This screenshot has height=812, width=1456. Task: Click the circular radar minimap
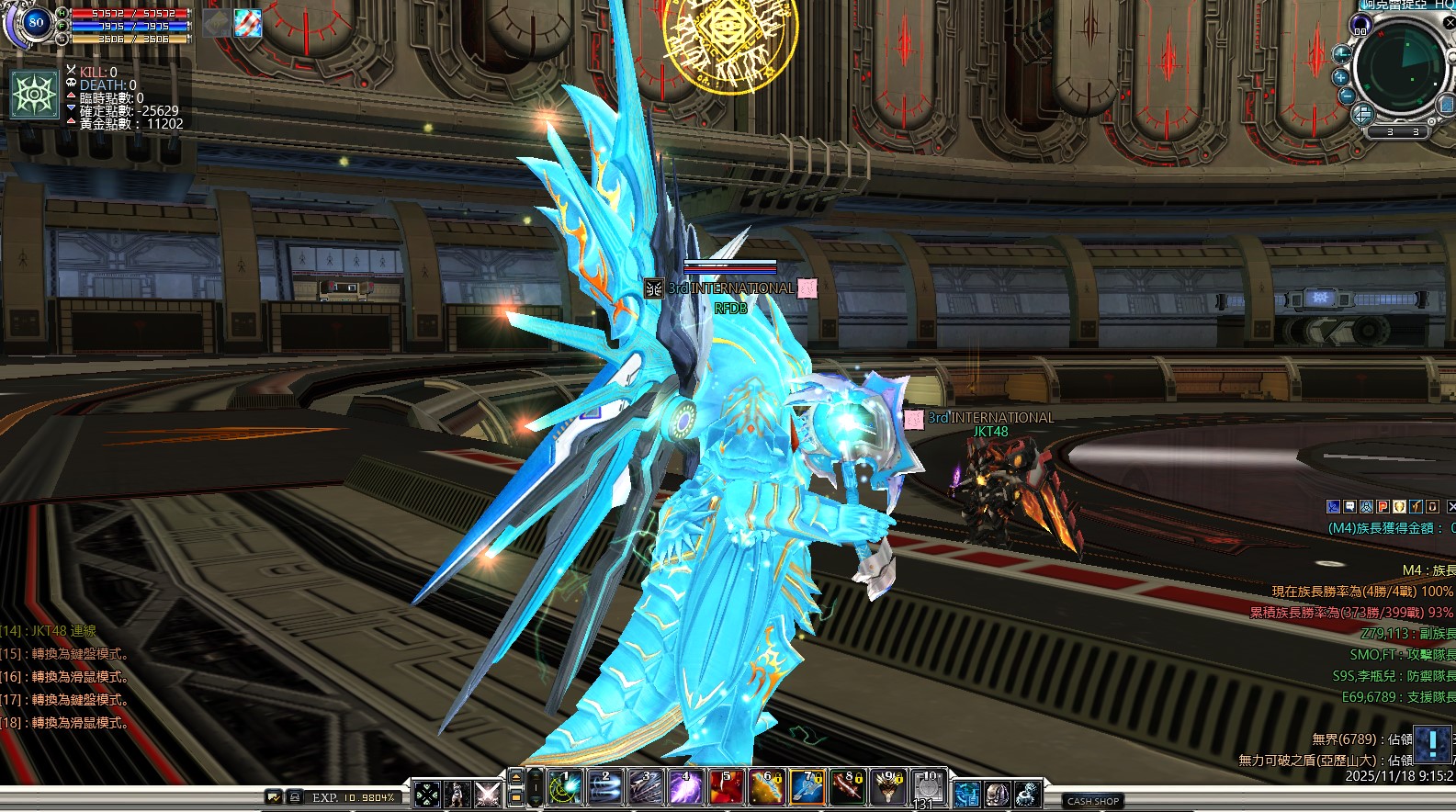point(1399,66)
